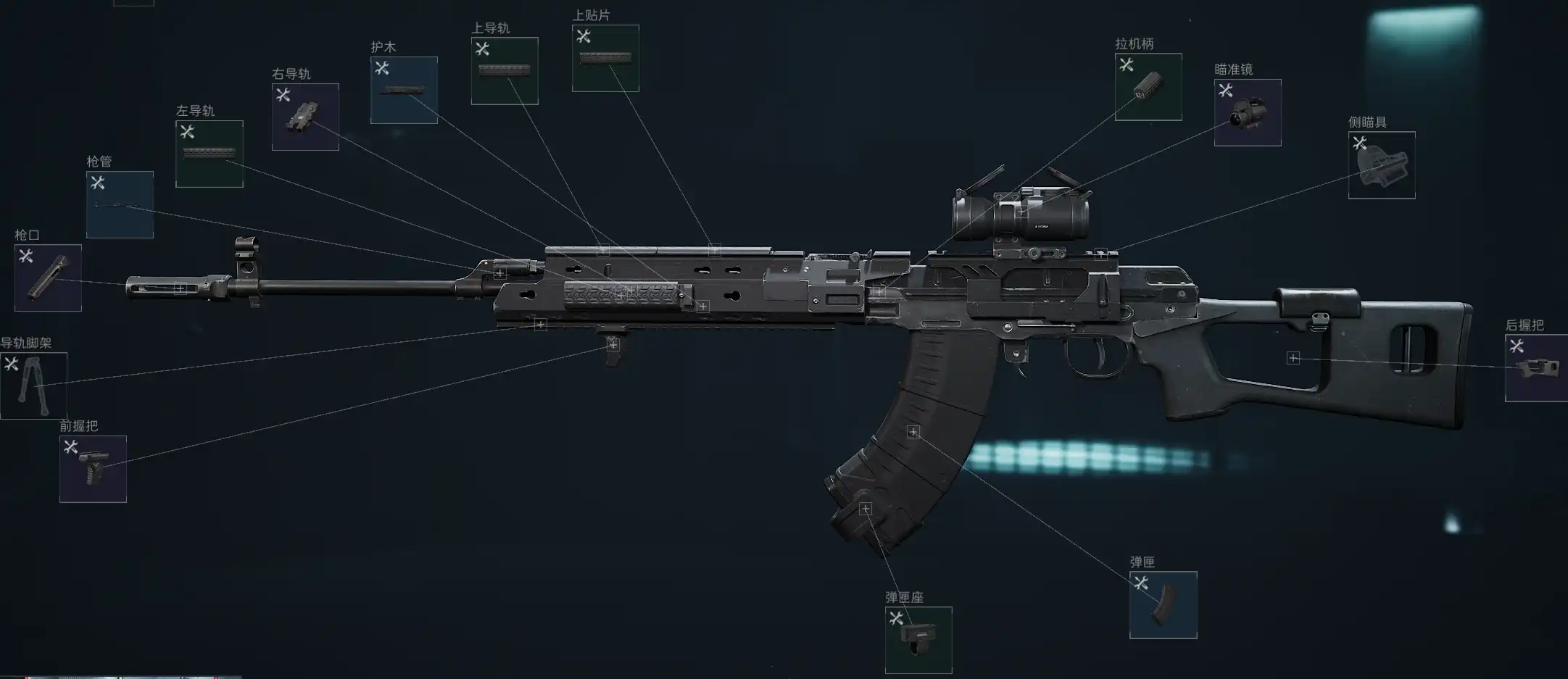This screenshot has width=1568, height=679.
Task: Select the 导轨脚架 rail bipod slot
Action: click(x=33, y=386)
